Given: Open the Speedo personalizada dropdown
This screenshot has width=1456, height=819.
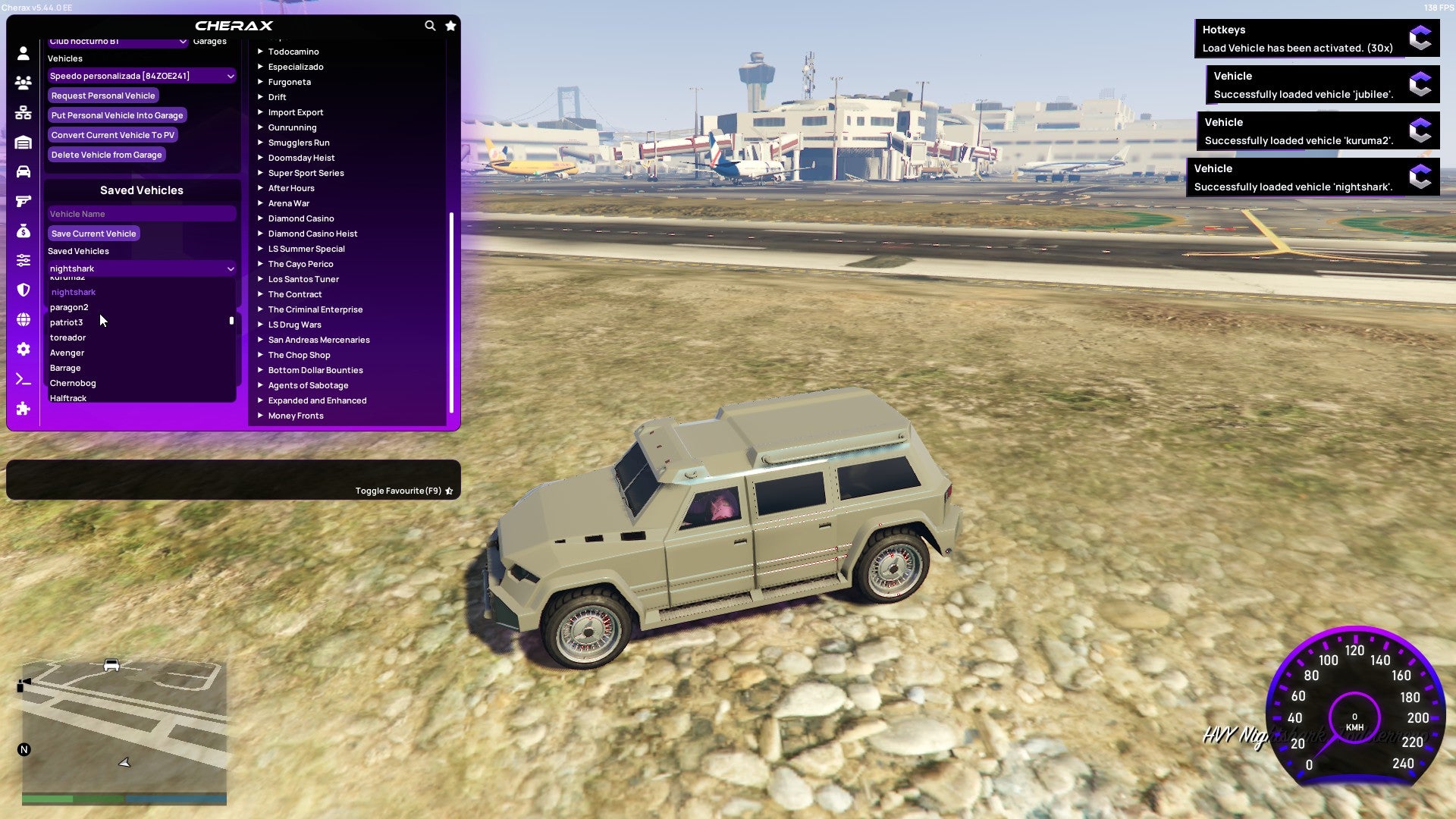Looking at the screenshot, I should [x=141, y=76].
